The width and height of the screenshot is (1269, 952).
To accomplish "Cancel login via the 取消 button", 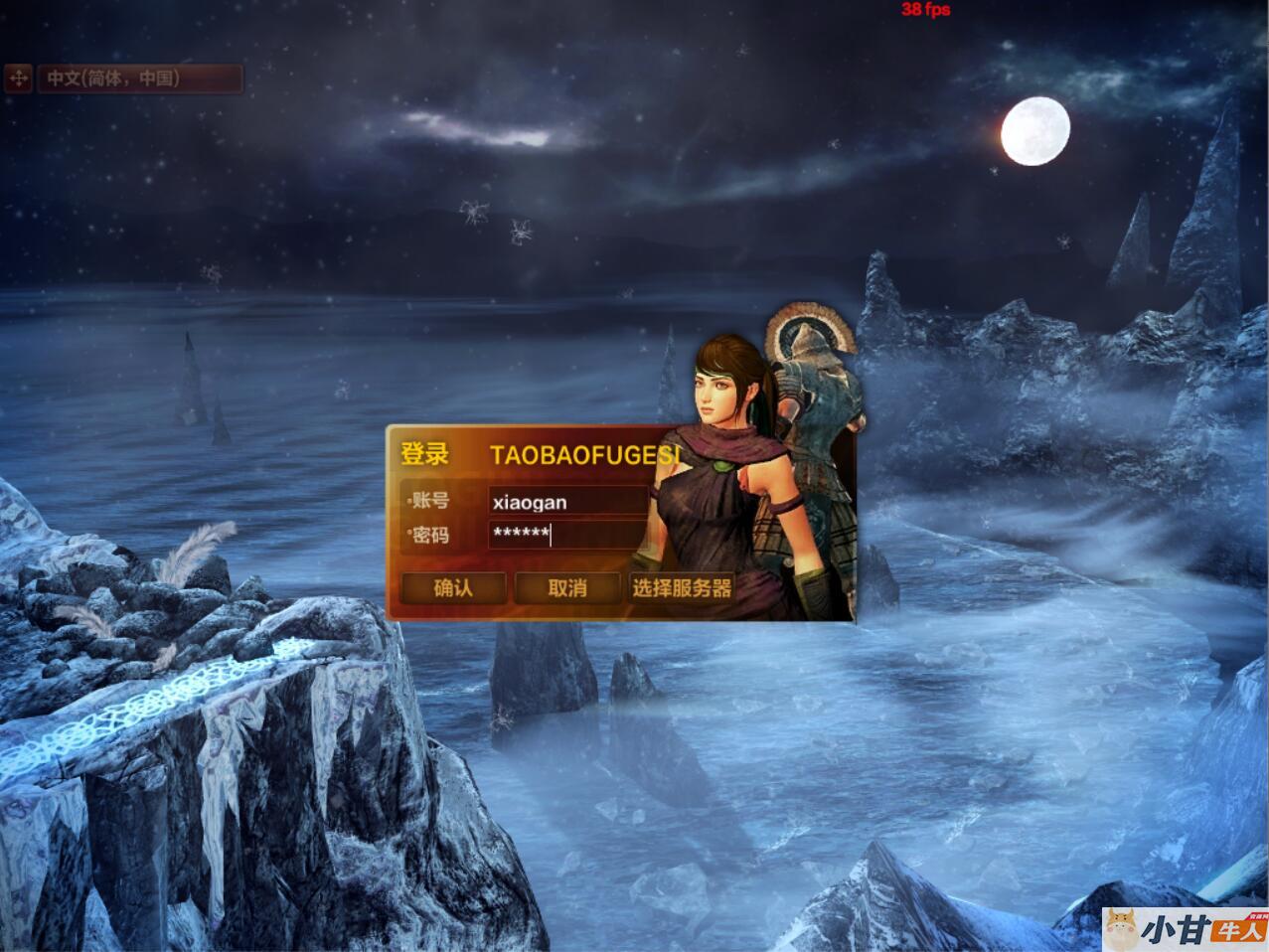I will click(567, 587).
